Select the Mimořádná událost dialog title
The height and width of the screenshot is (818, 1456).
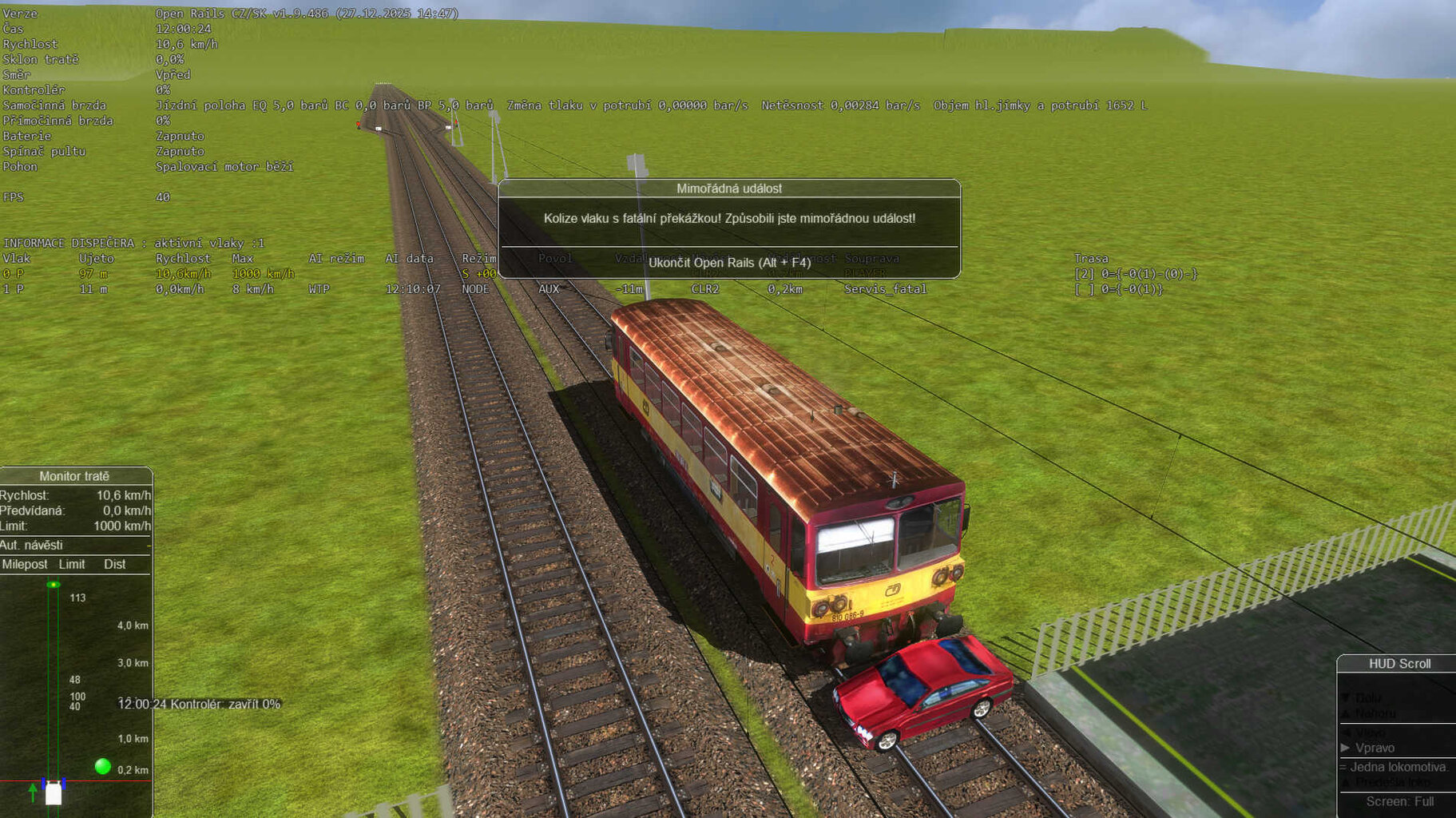pos(728,189)
